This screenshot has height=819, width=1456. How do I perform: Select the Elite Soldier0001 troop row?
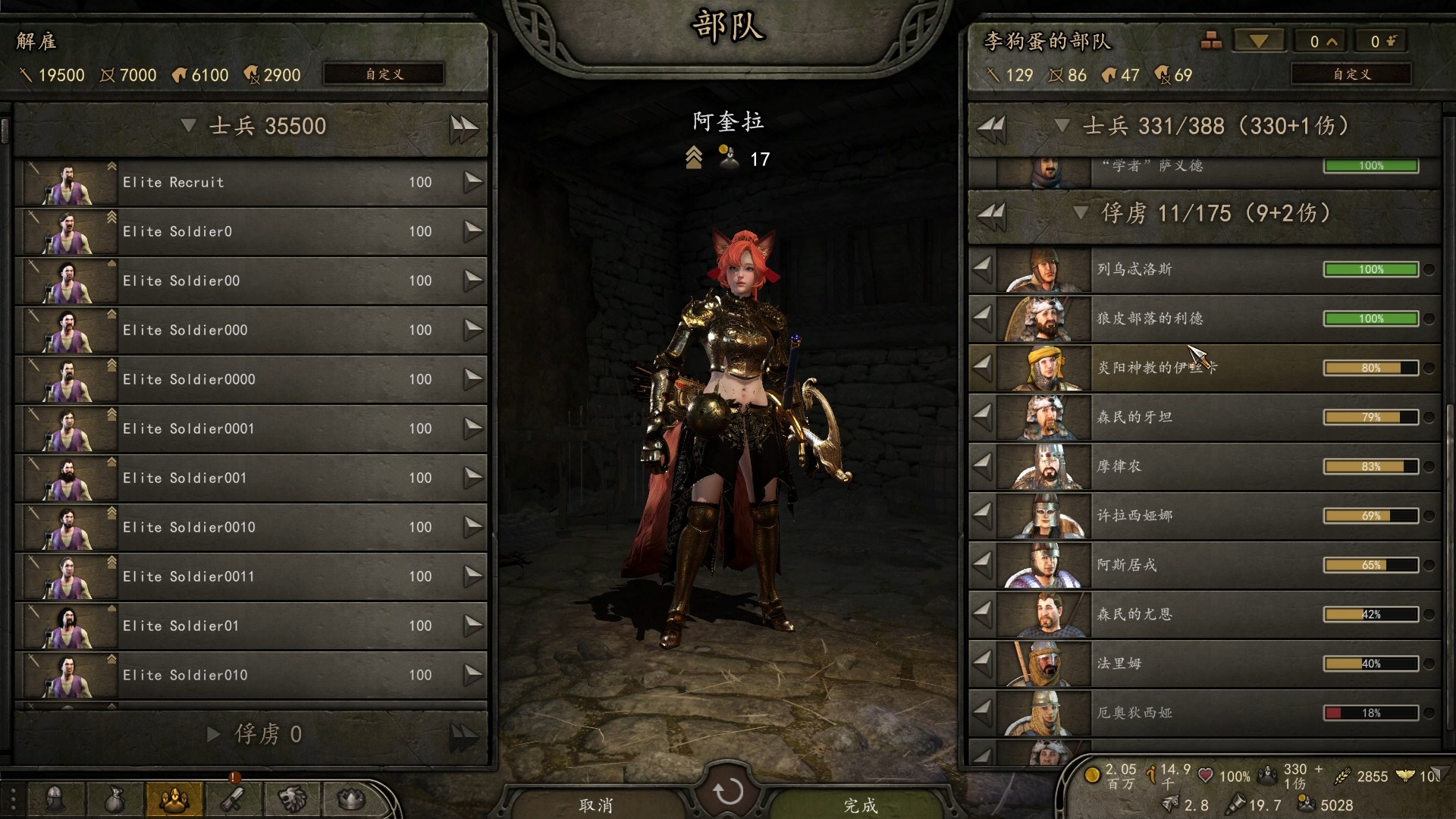coord(250,429)
